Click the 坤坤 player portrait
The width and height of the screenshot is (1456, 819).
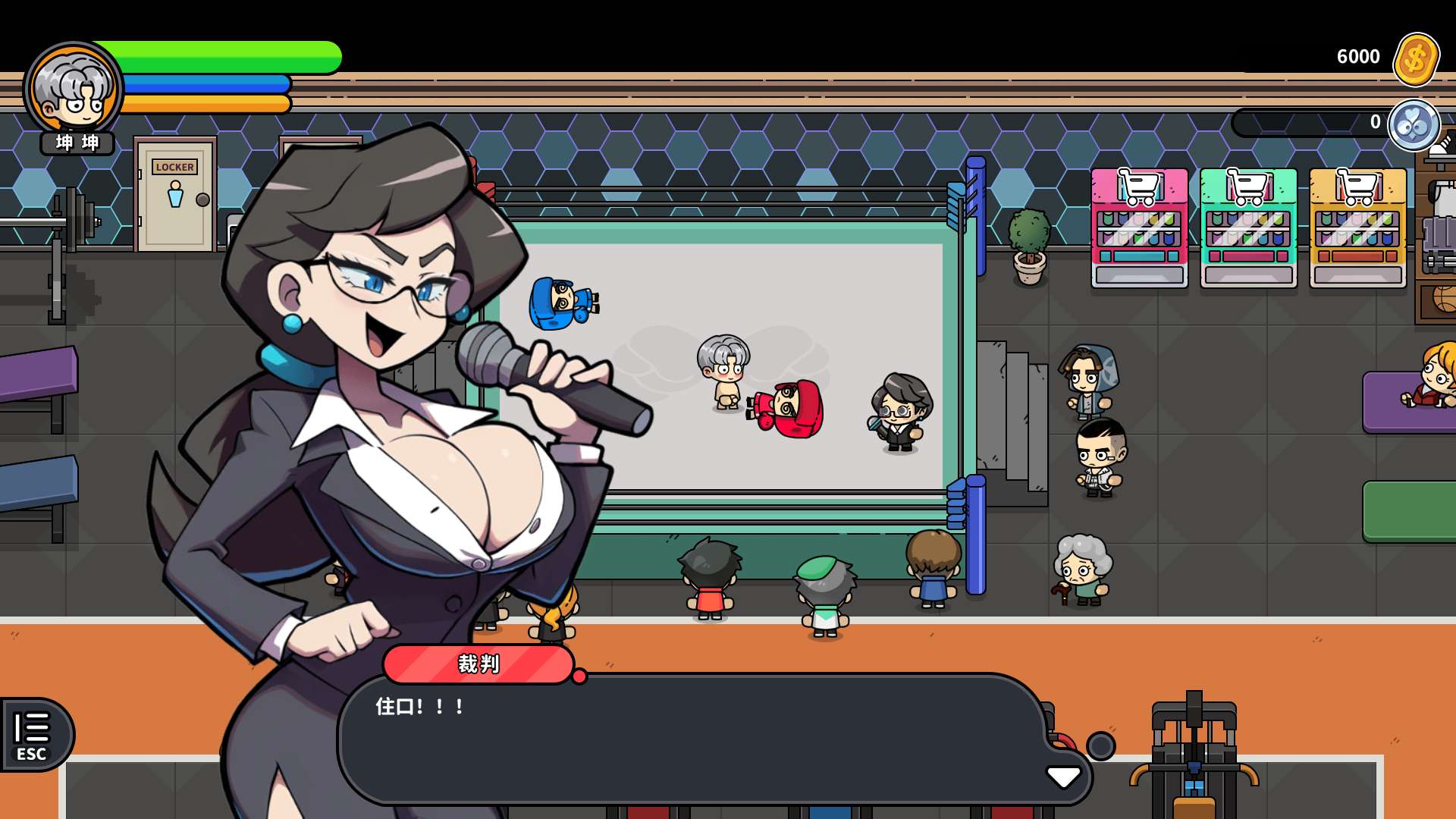pos(74,91)
